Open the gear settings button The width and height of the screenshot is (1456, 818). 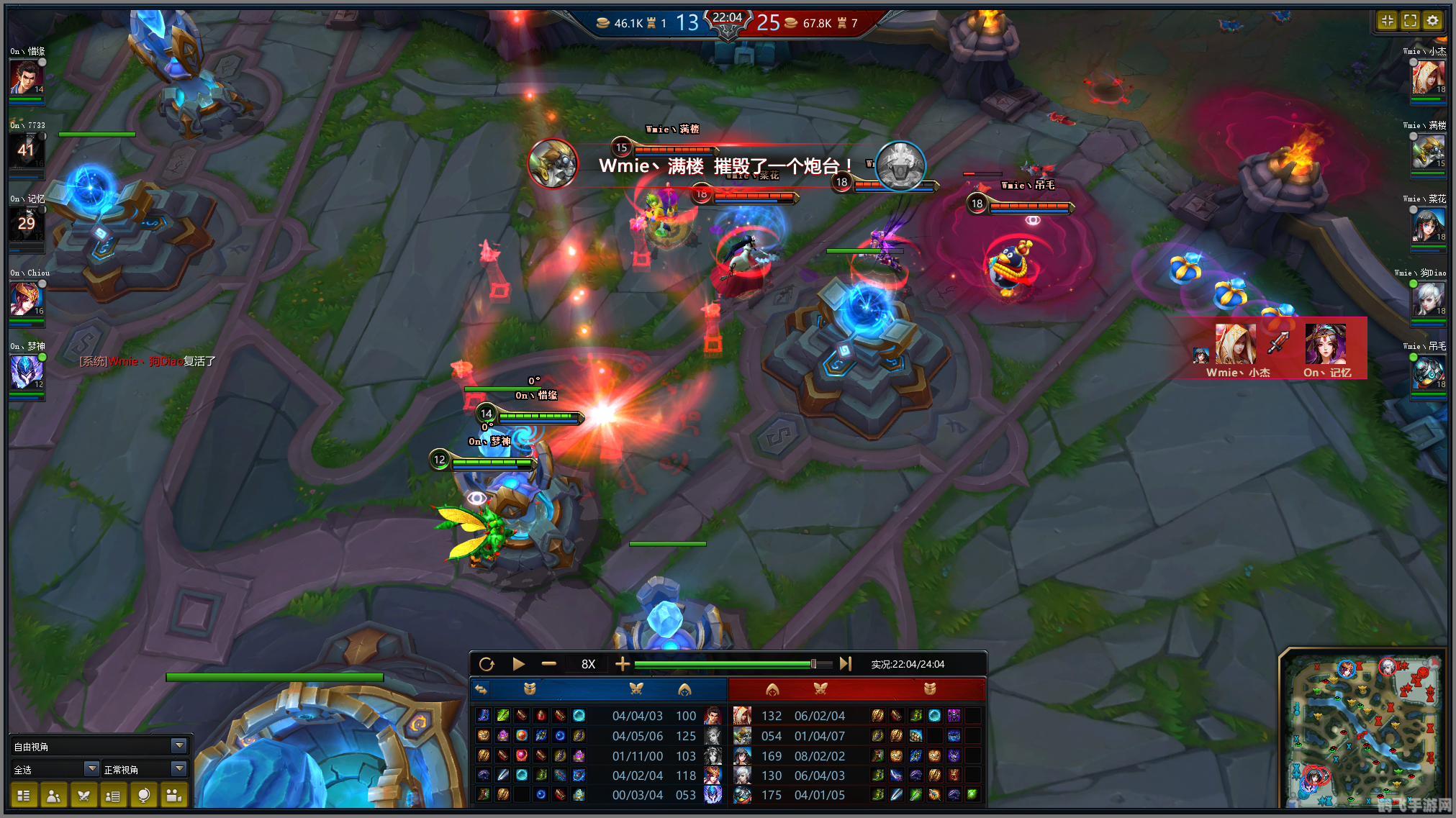click(1432, 21)
